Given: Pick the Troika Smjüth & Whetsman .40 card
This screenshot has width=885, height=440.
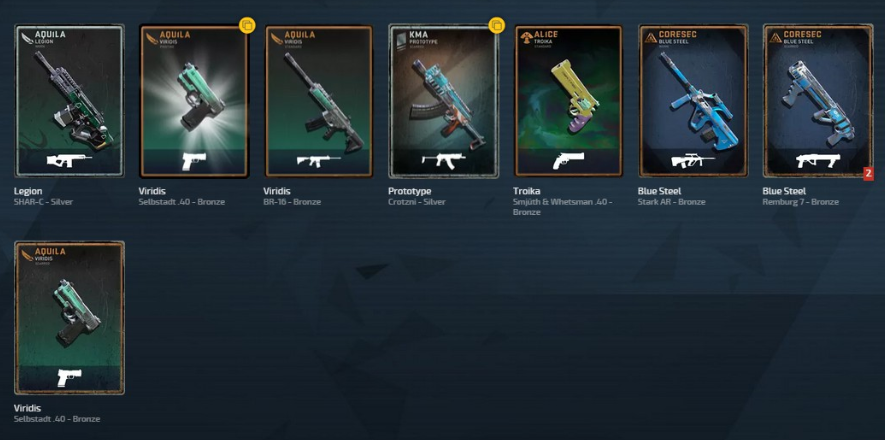Looking at the screenshot, I should [x=567, y=100].
